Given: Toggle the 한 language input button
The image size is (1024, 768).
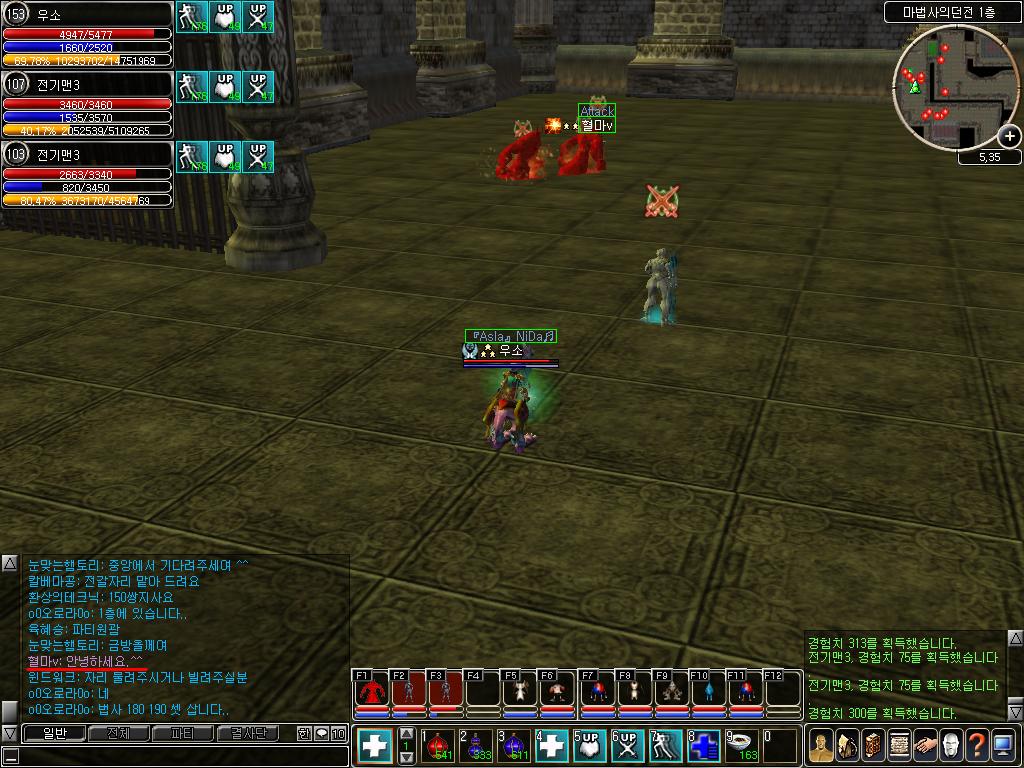Looking at the screenshot, I should point(304,734).
